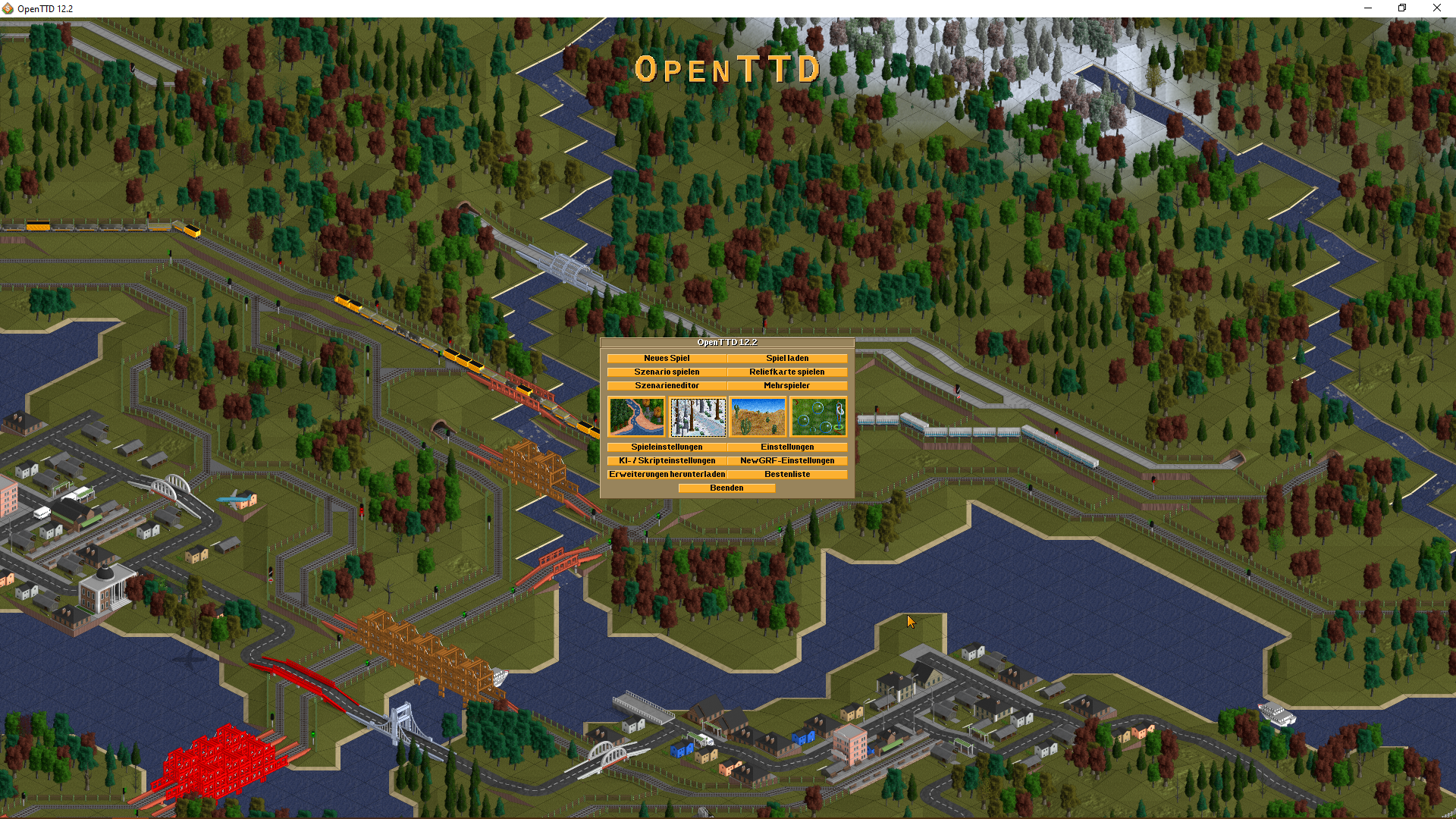The width and height of the screenshot is (1456, 819).
Task: Choose the sub-tropical desert climate thumbnail
Action: coord(758,416)
